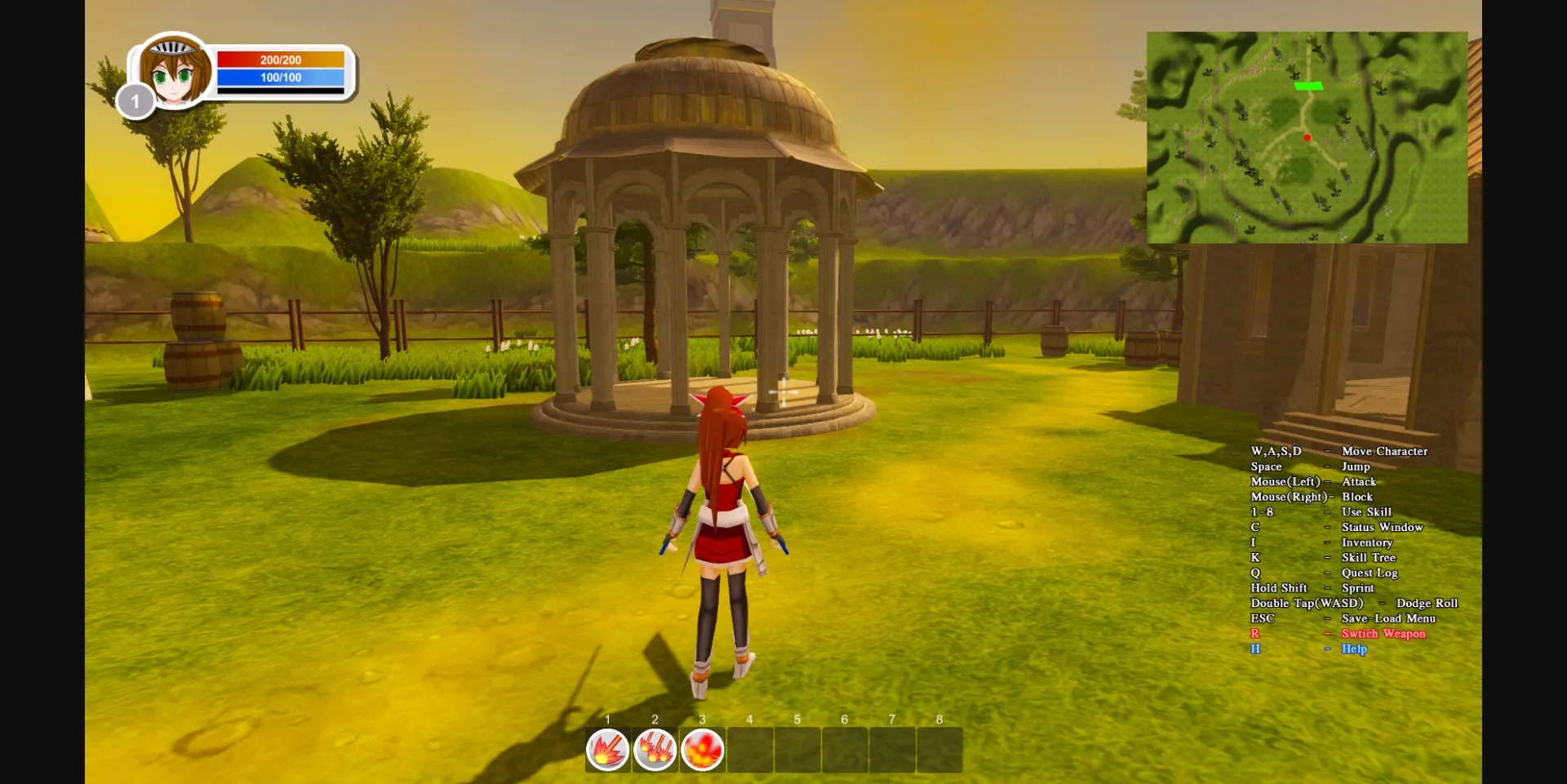
Task: Click the Skill Tree entry in the controls list
Action: [1369, 557]
